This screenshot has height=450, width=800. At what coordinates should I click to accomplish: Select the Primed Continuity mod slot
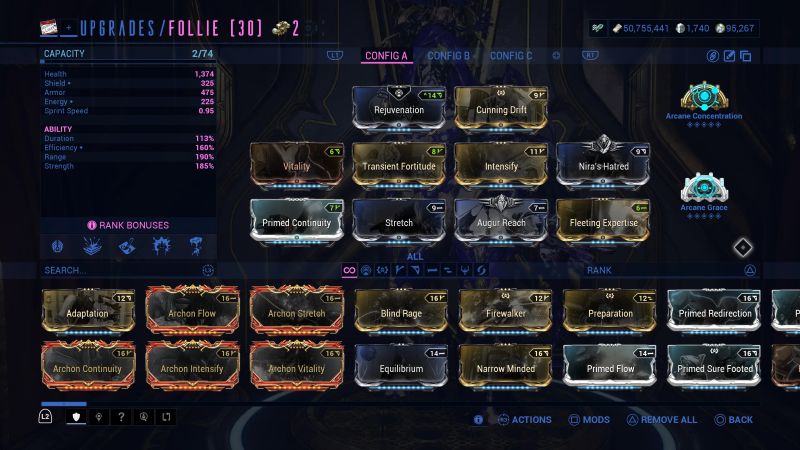[x=297, y=221]
